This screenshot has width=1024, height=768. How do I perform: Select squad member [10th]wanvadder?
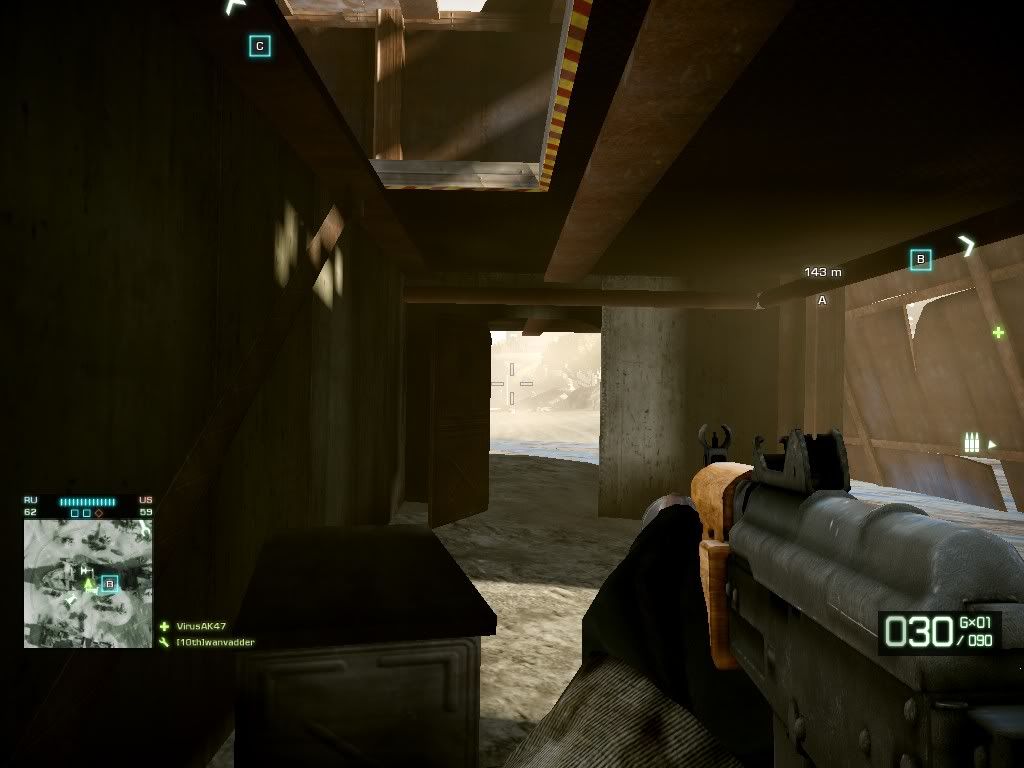click(x=215, y=642)
